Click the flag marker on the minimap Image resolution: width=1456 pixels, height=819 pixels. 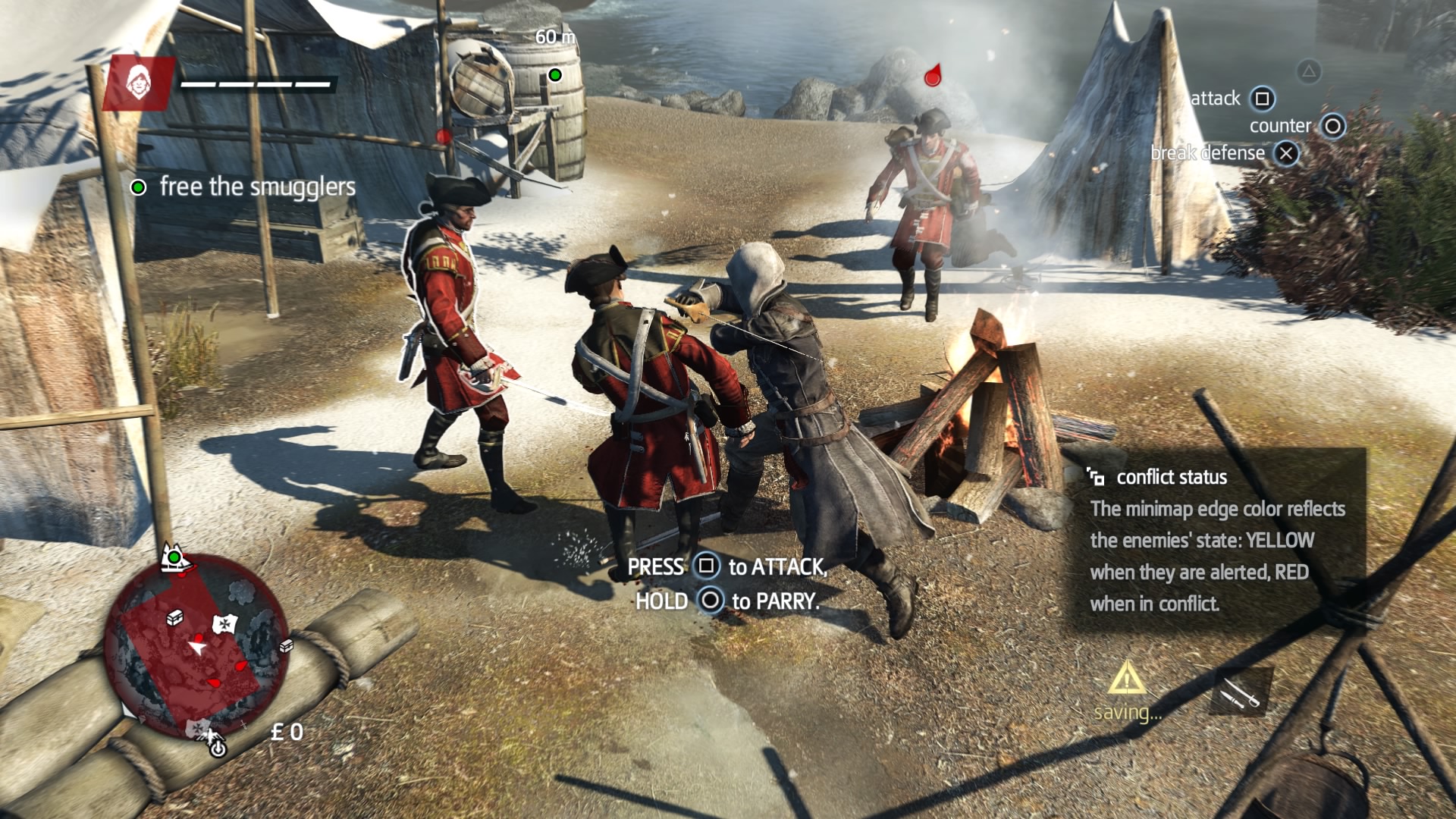click(x=225, y=624)
